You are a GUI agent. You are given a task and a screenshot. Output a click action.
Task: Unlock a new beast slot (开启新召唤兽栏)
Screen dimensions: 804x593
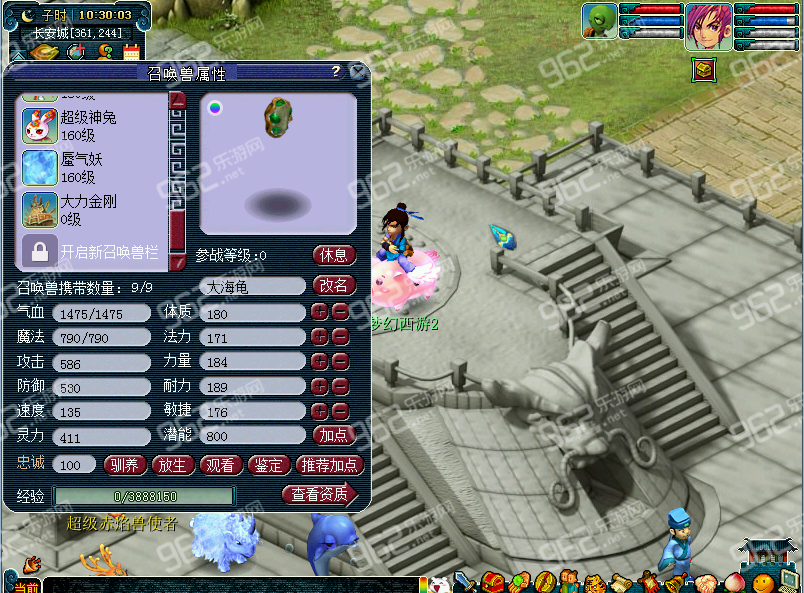pos(93,252)
